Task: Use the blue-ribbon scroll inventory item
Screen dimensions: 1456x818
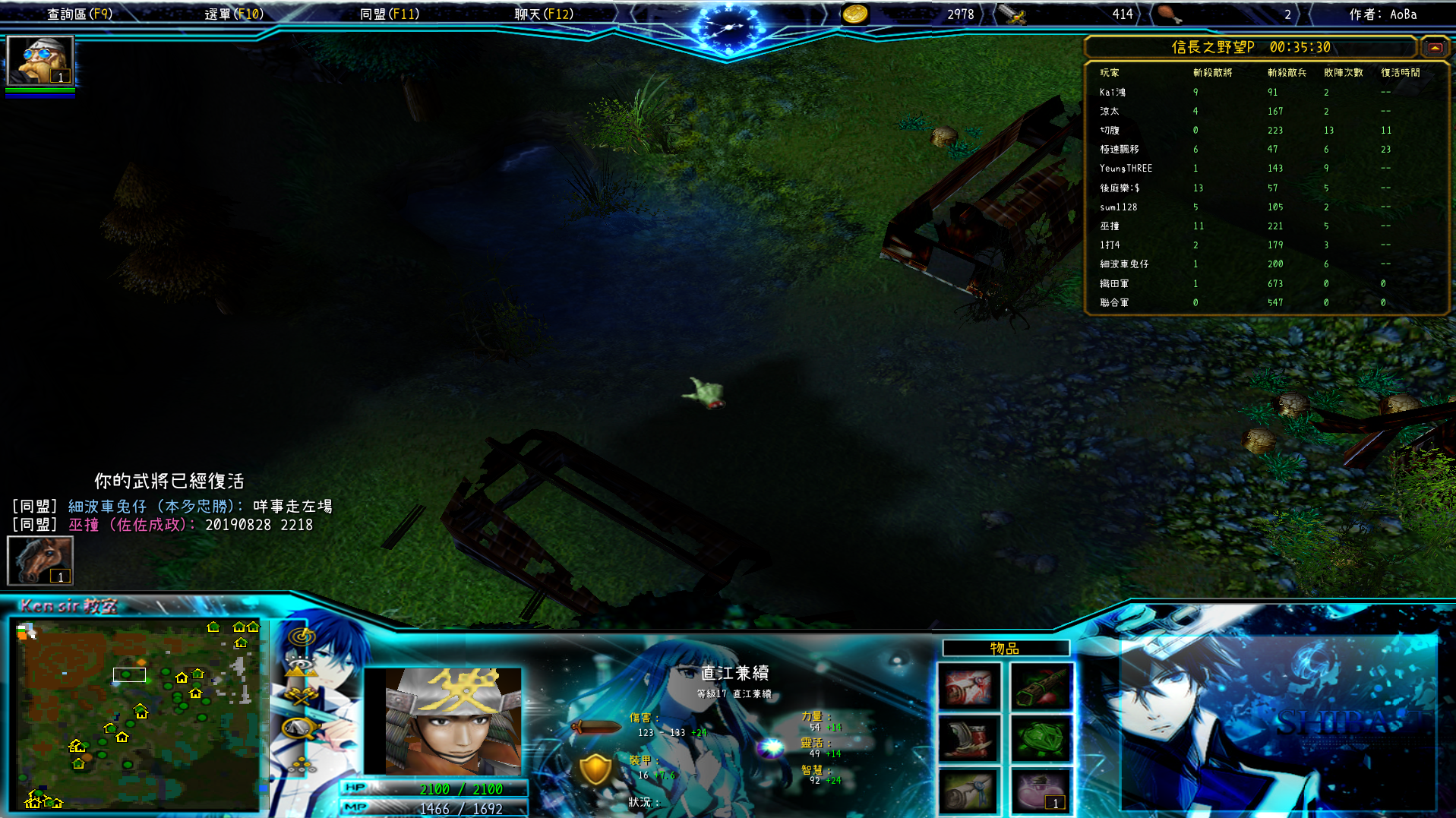Action: point(968,791)
